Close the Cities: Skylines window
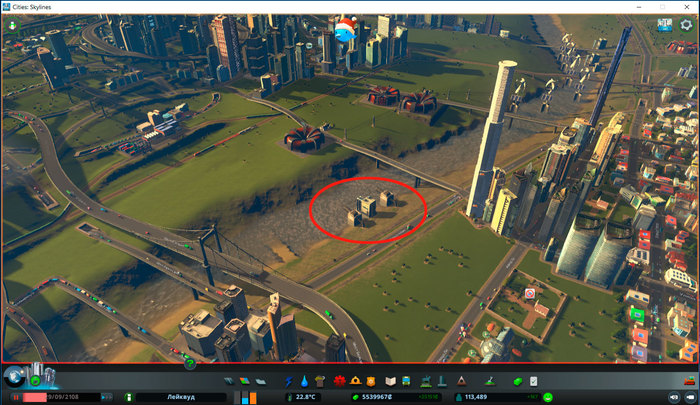 687,6
